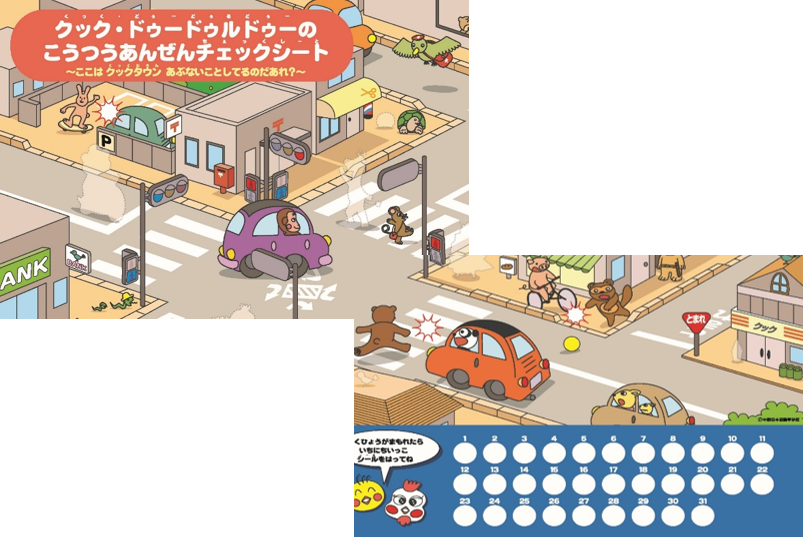Viewport: 803px width, 537px height.
Task: Click the day 20 sticker slot
Action: pos(702,485)
